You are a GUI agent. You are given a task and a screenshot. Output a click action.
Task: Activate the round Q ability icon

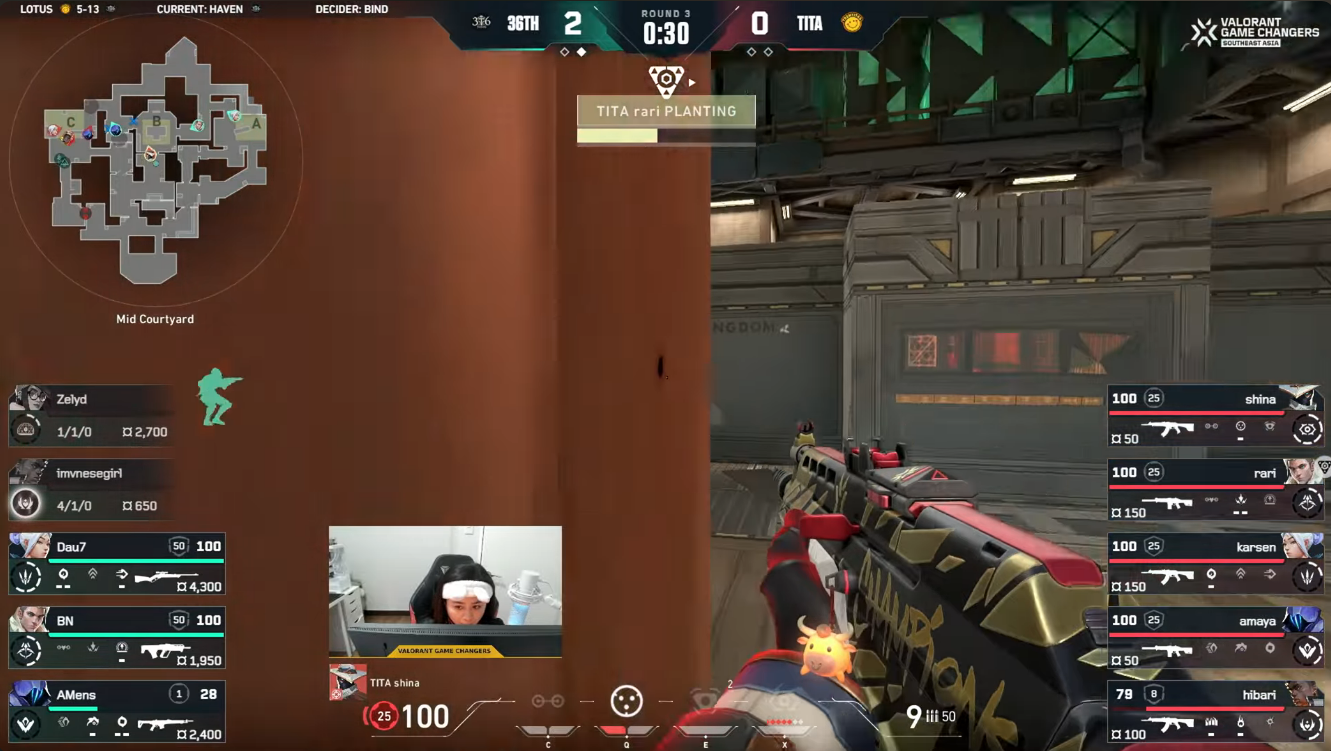(627, 702)
